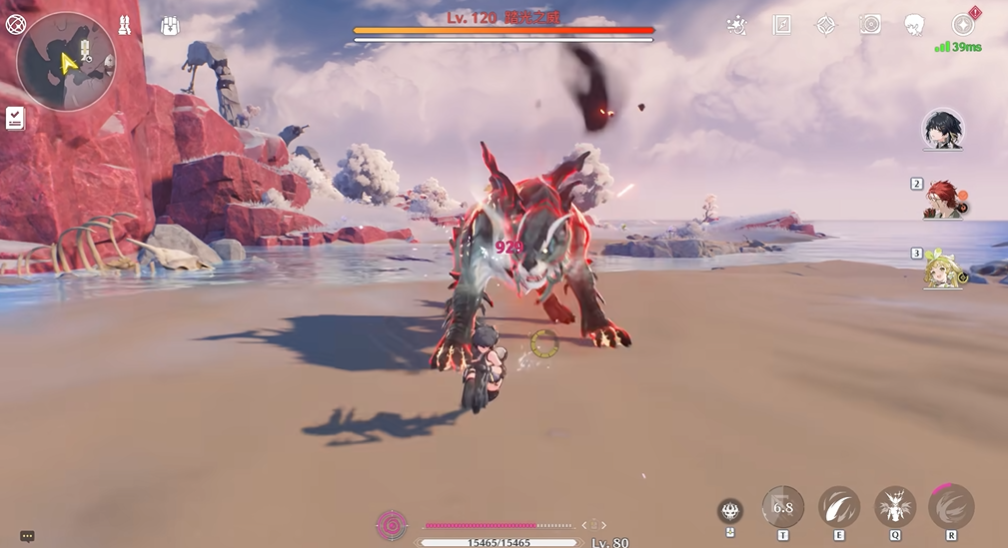
Task: Open the star icon with red alert
Action: pos(963,24)
